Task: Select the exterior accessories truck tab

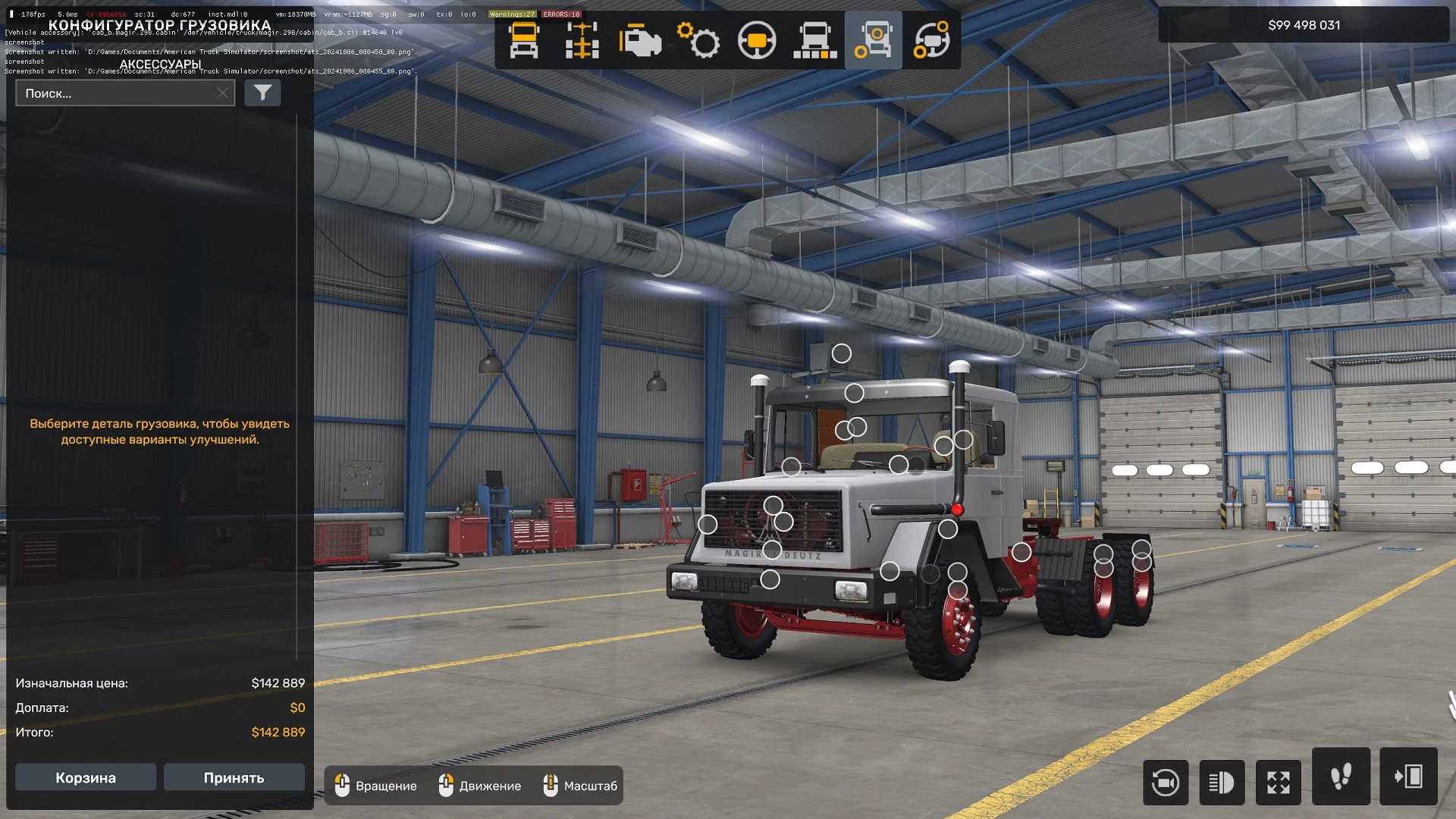Action: click(873, 40)
